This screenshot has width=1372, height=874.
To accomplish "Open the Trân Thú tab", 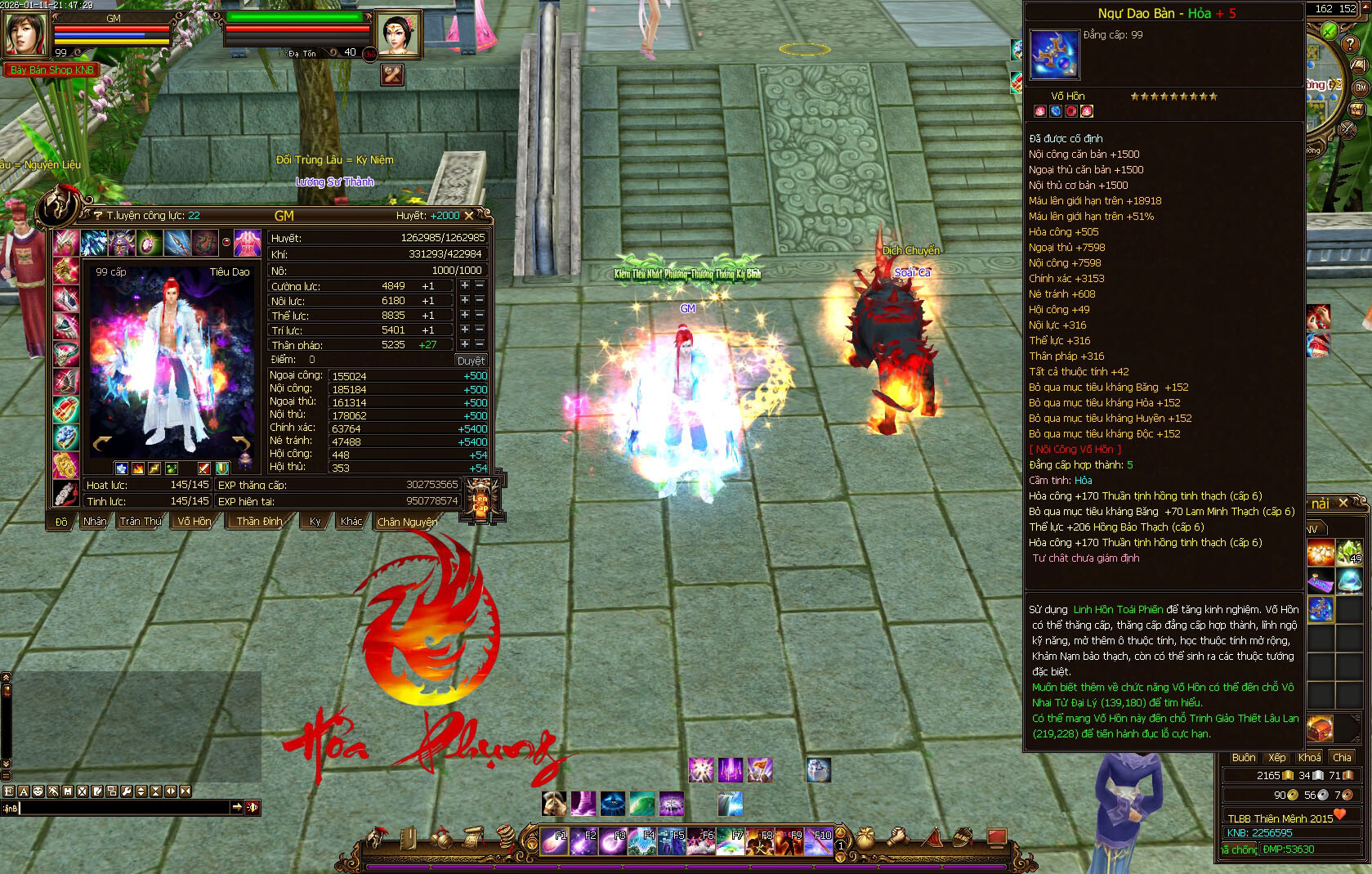I will pyautogui.click(x=141, y=522).
